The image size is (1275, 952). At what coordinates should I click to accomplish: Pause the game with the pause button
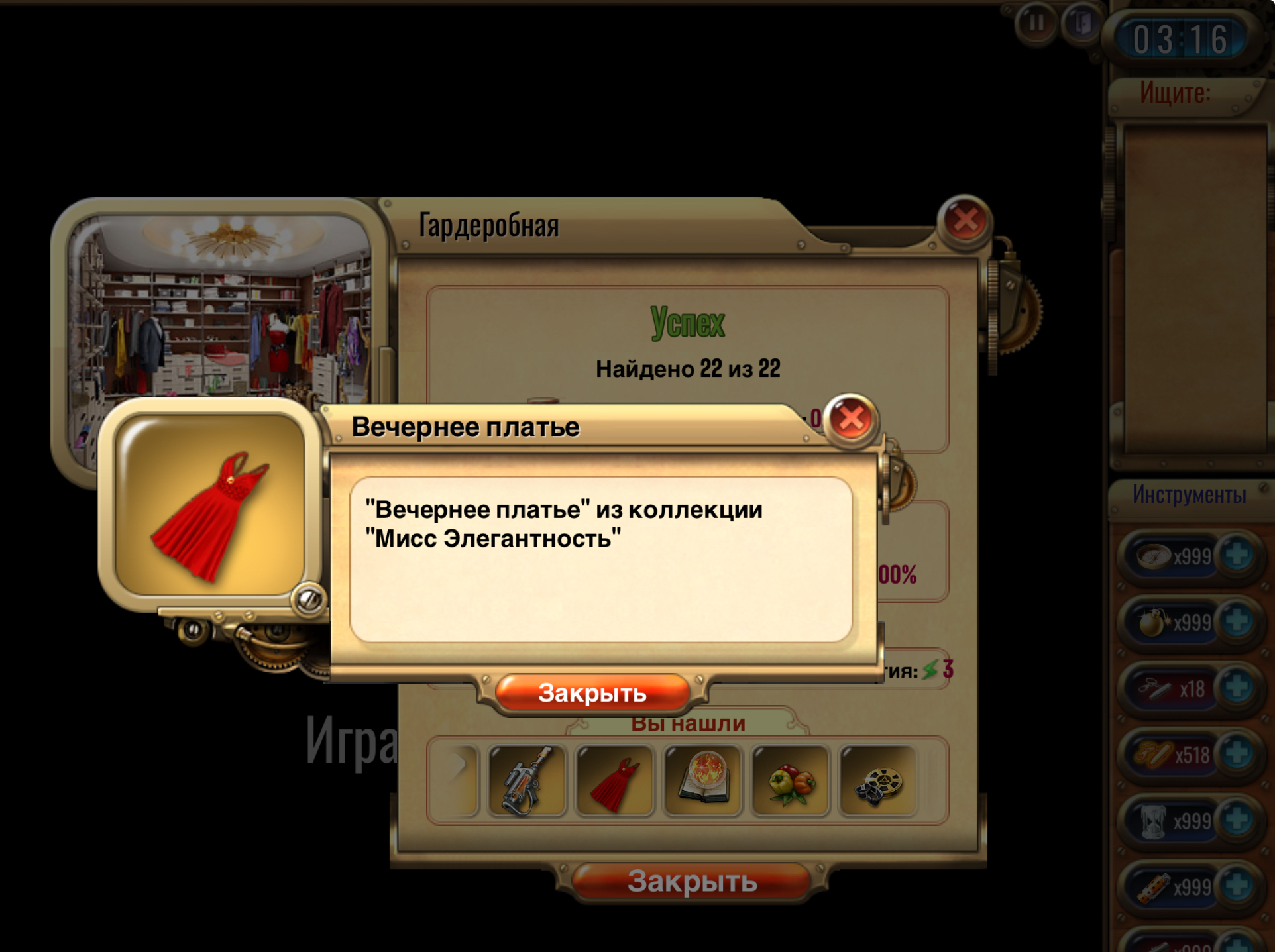click(x=1036, y=24)
